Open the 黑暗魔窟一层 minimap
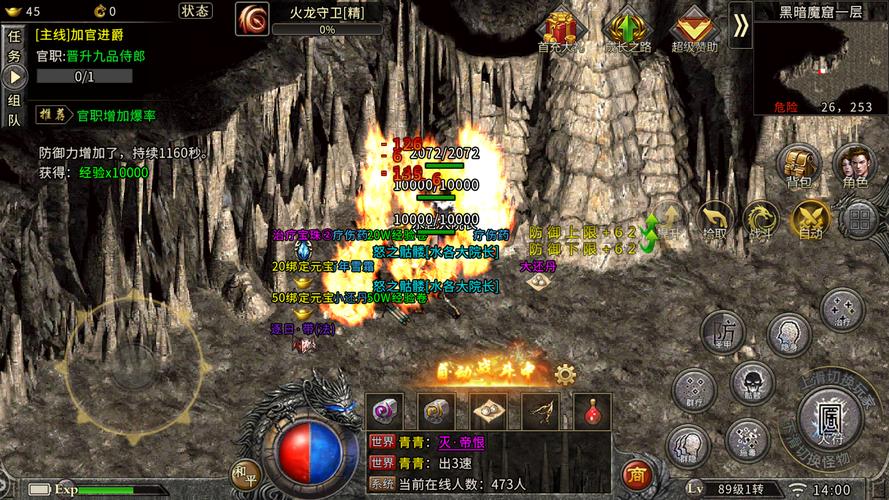This screenshot has height=500, width=889. pyautogui.click(x=820, y=62)
